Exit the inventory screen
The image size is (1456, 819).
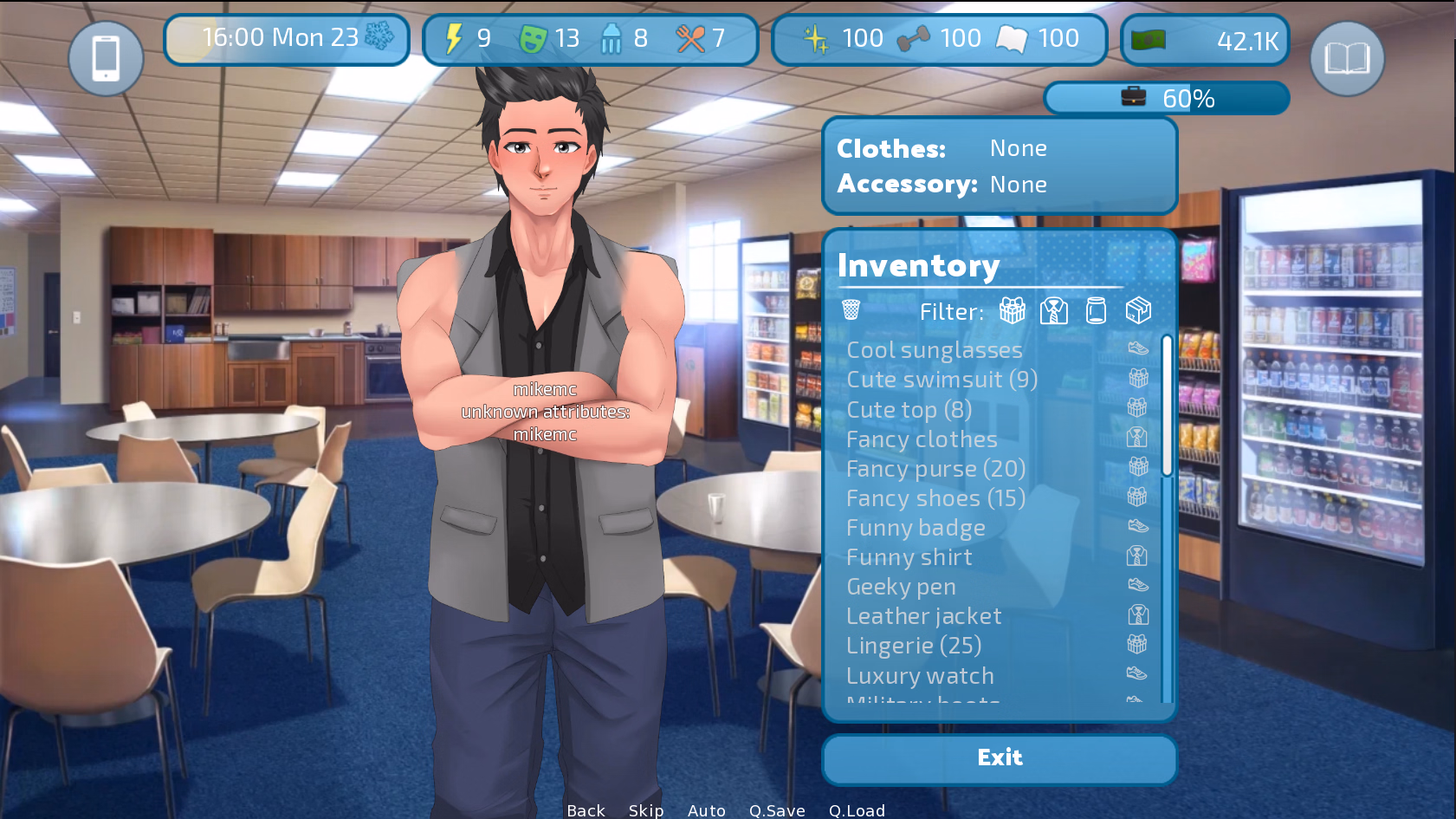[1000, 758]
